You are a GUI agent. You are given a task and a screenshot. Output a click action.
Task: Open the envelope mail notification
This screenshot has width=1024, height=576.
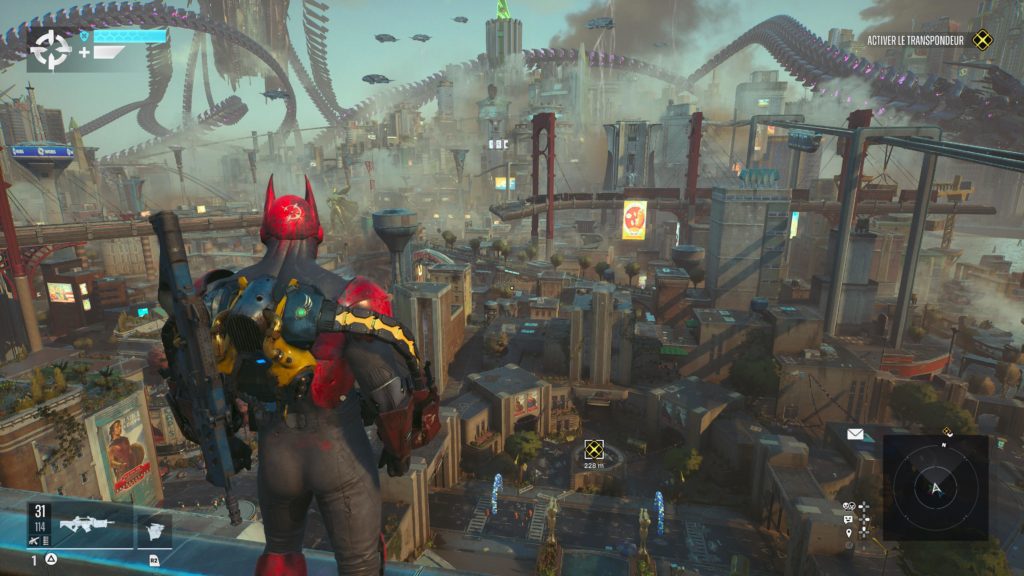tap(855, 434)
